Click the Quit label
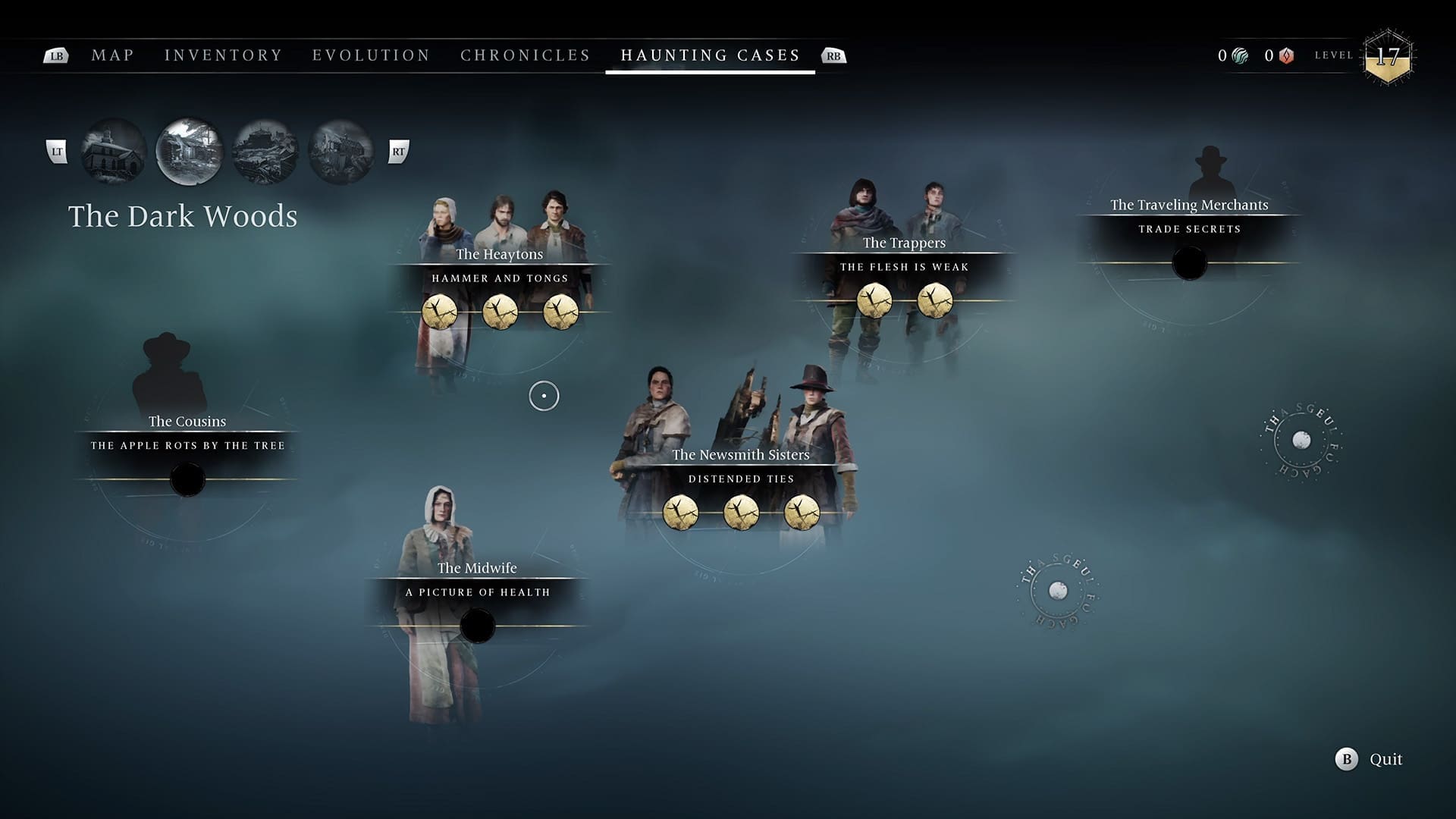This screenshot has height=819, width=1456. click(1385, 759)
